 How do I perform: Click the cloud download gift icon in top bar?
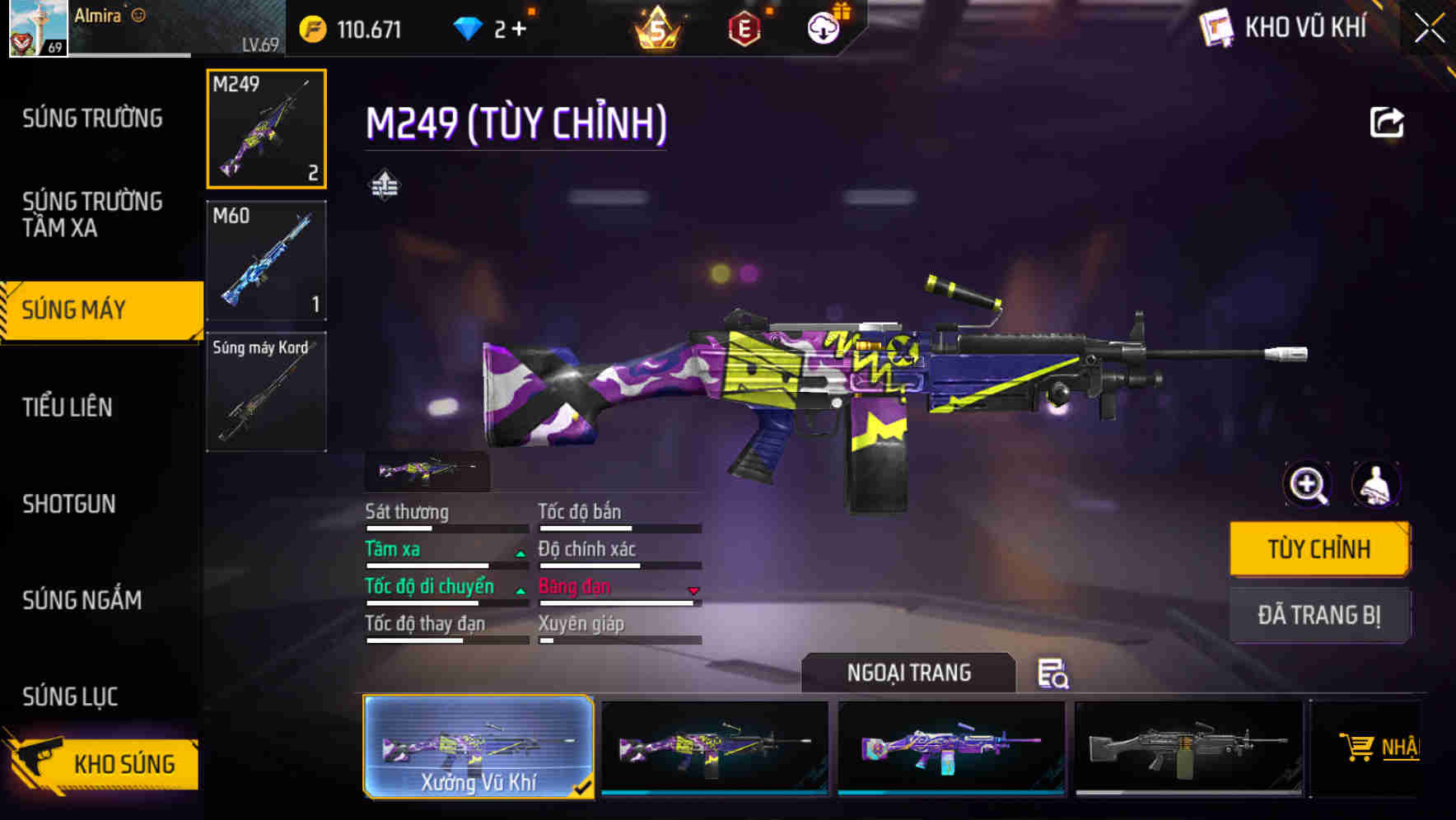[x=823, y=27]
